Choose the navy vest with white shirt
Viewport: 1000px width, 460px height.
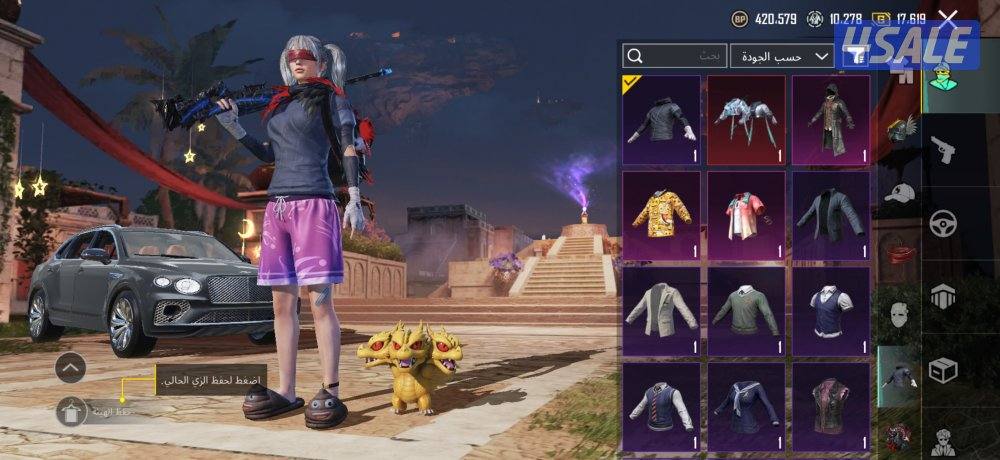point(831,311)
